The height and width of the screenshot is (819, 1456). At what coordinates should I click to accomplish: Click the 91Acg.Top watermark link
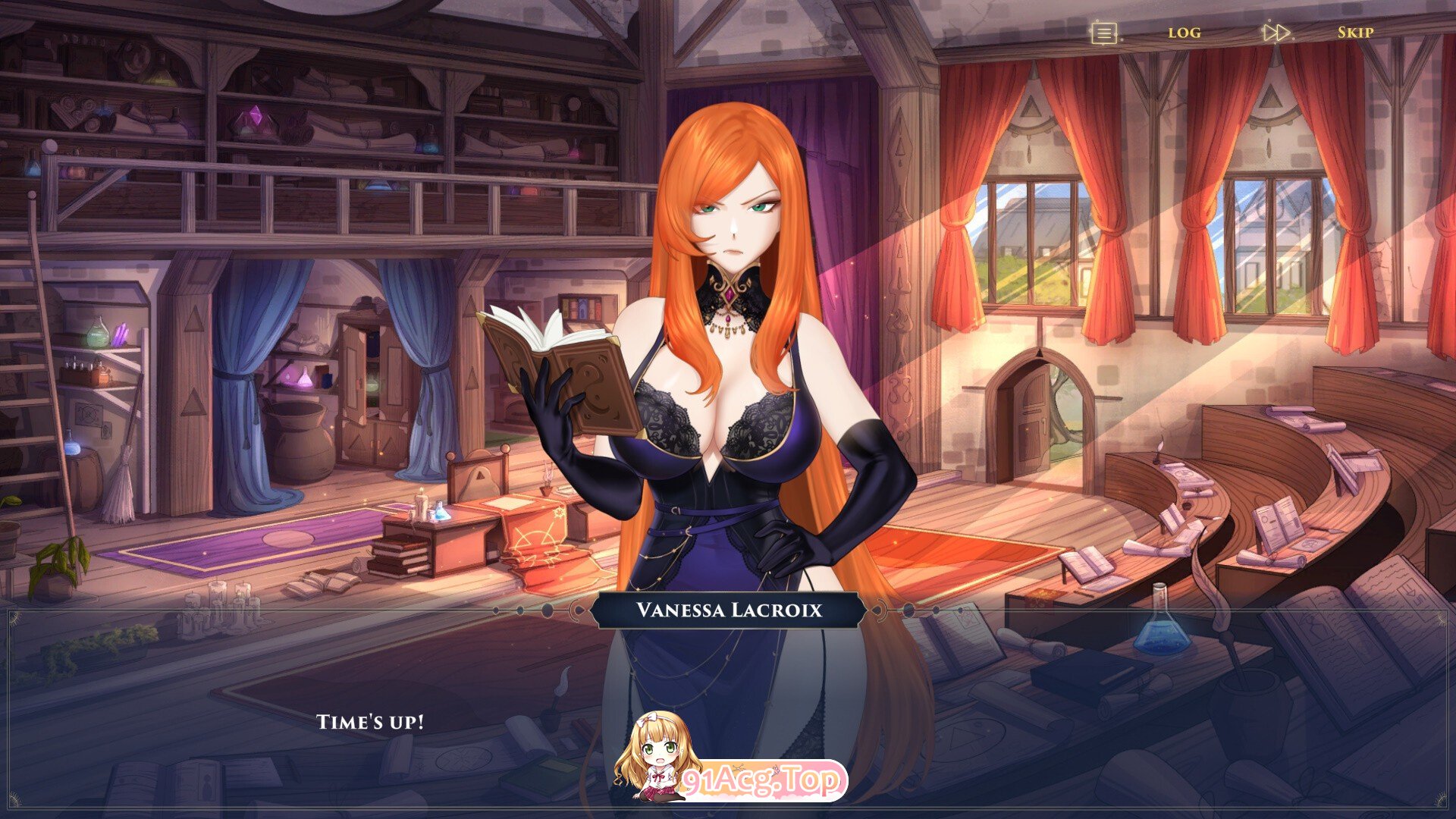(761, 780)
